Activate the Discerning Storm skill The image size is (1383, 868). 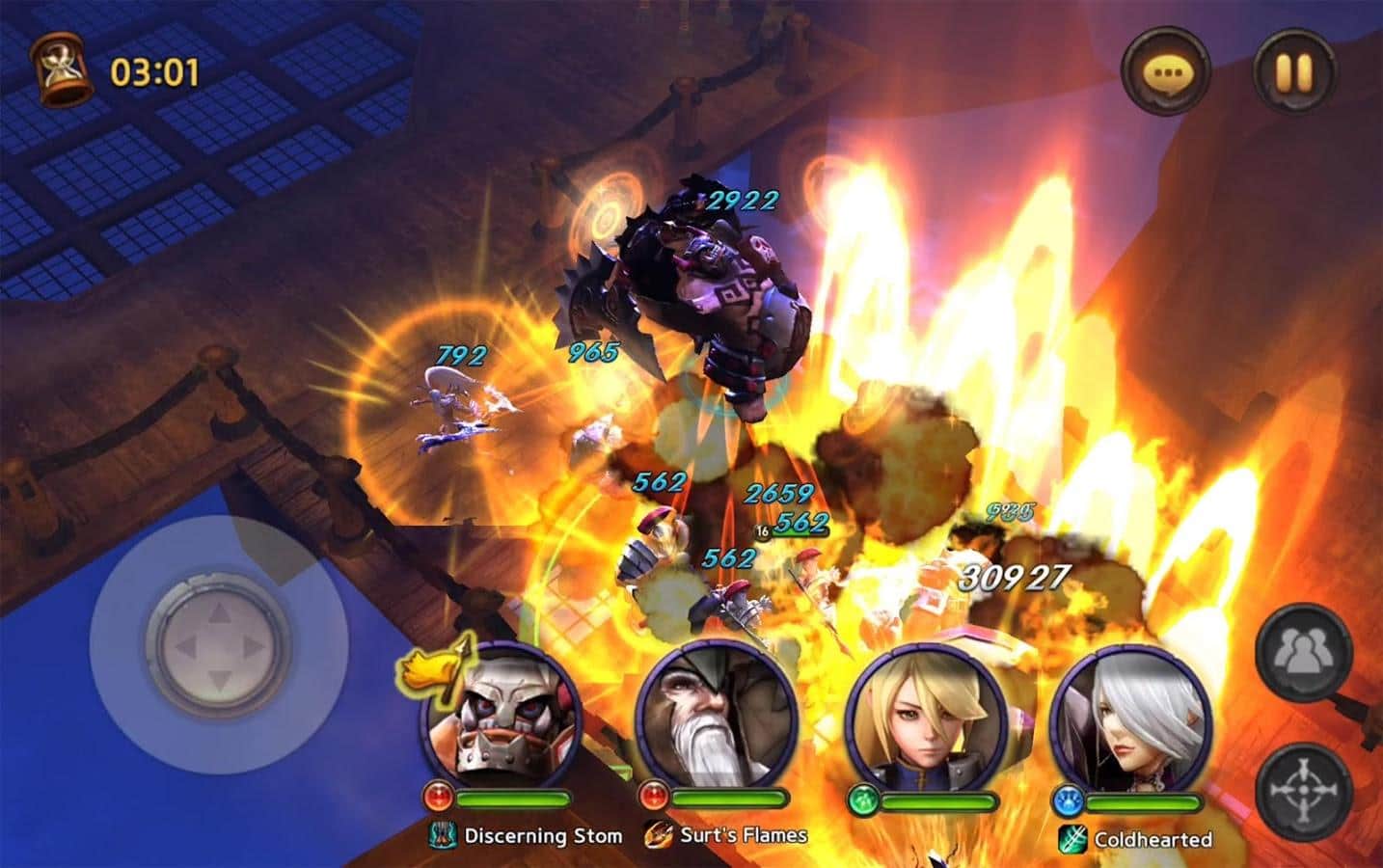point(528,835)
